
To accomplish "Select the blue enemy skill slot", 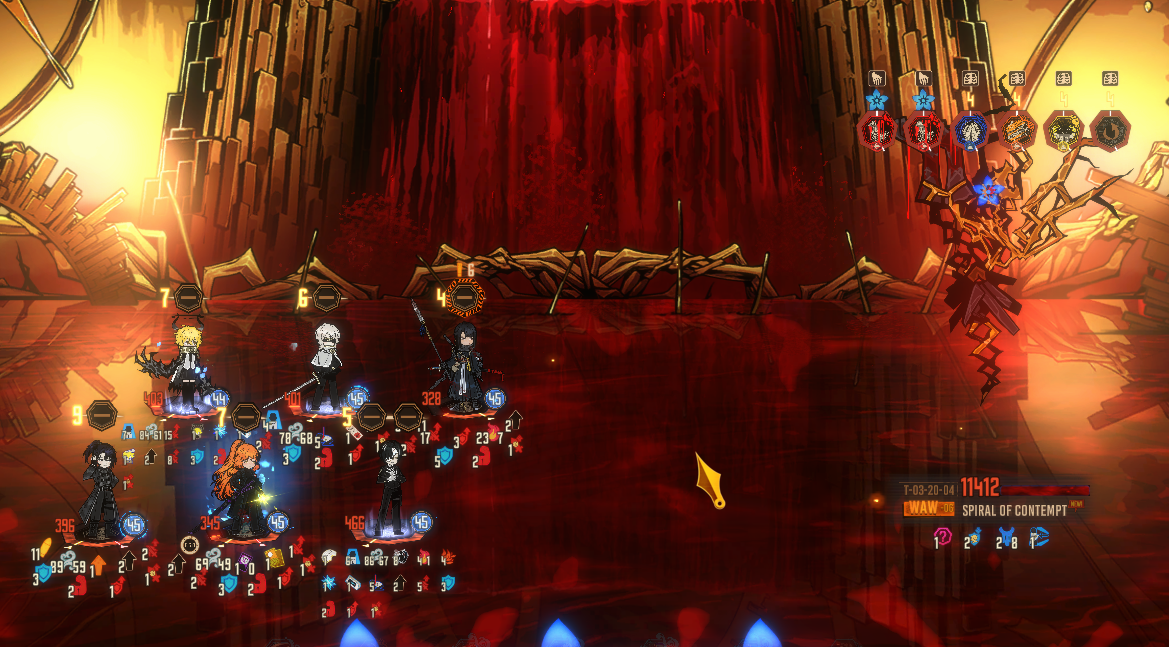I will (x=970, y=131).
